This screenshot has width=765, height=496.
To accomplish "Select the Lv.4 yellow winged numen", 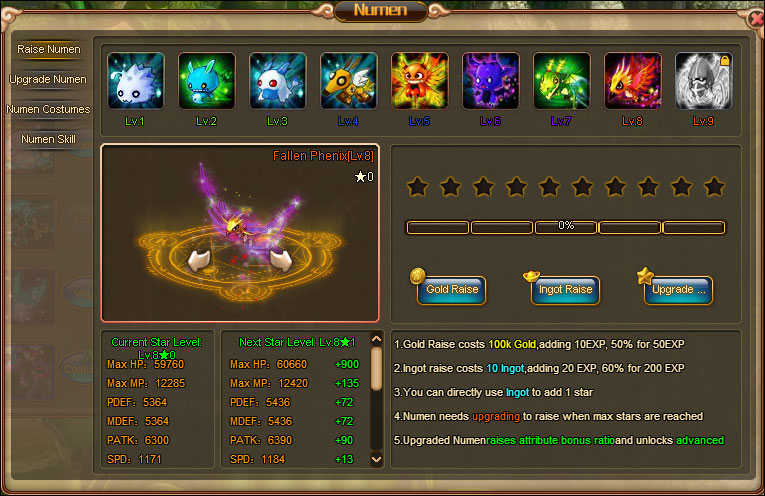I will (349, 81).
